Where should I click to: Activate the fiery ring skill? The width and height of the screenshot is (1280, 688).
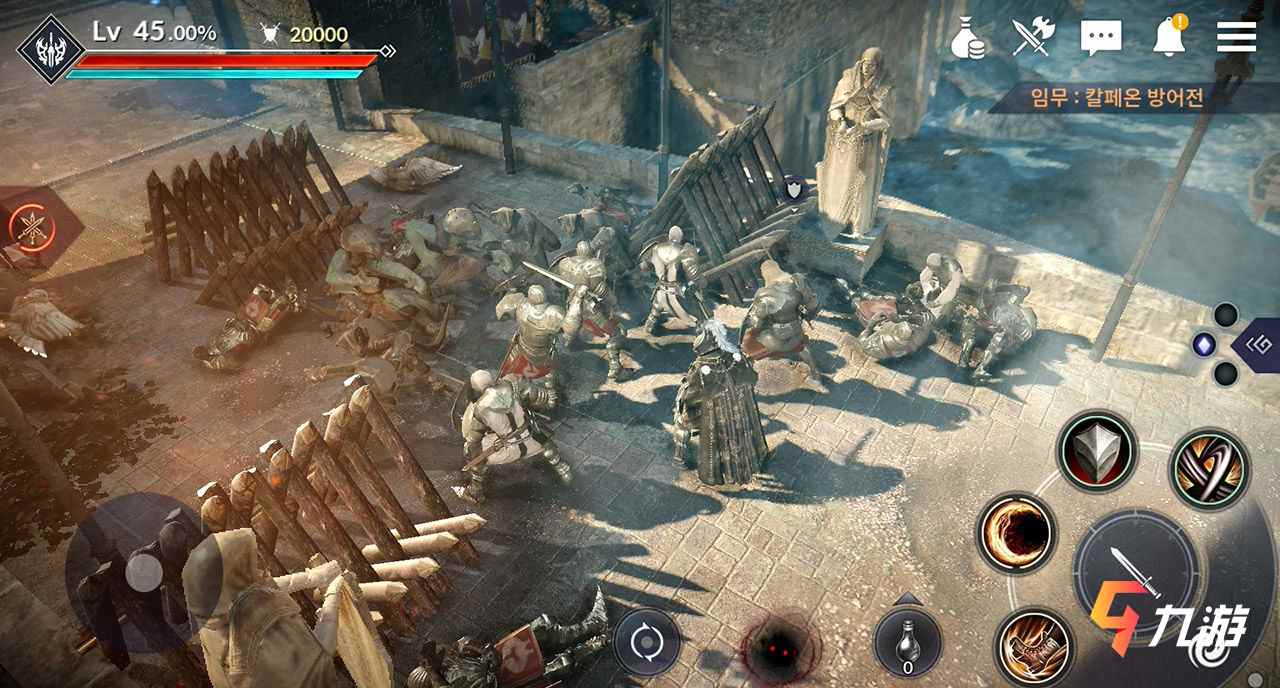coord(1016,533)
